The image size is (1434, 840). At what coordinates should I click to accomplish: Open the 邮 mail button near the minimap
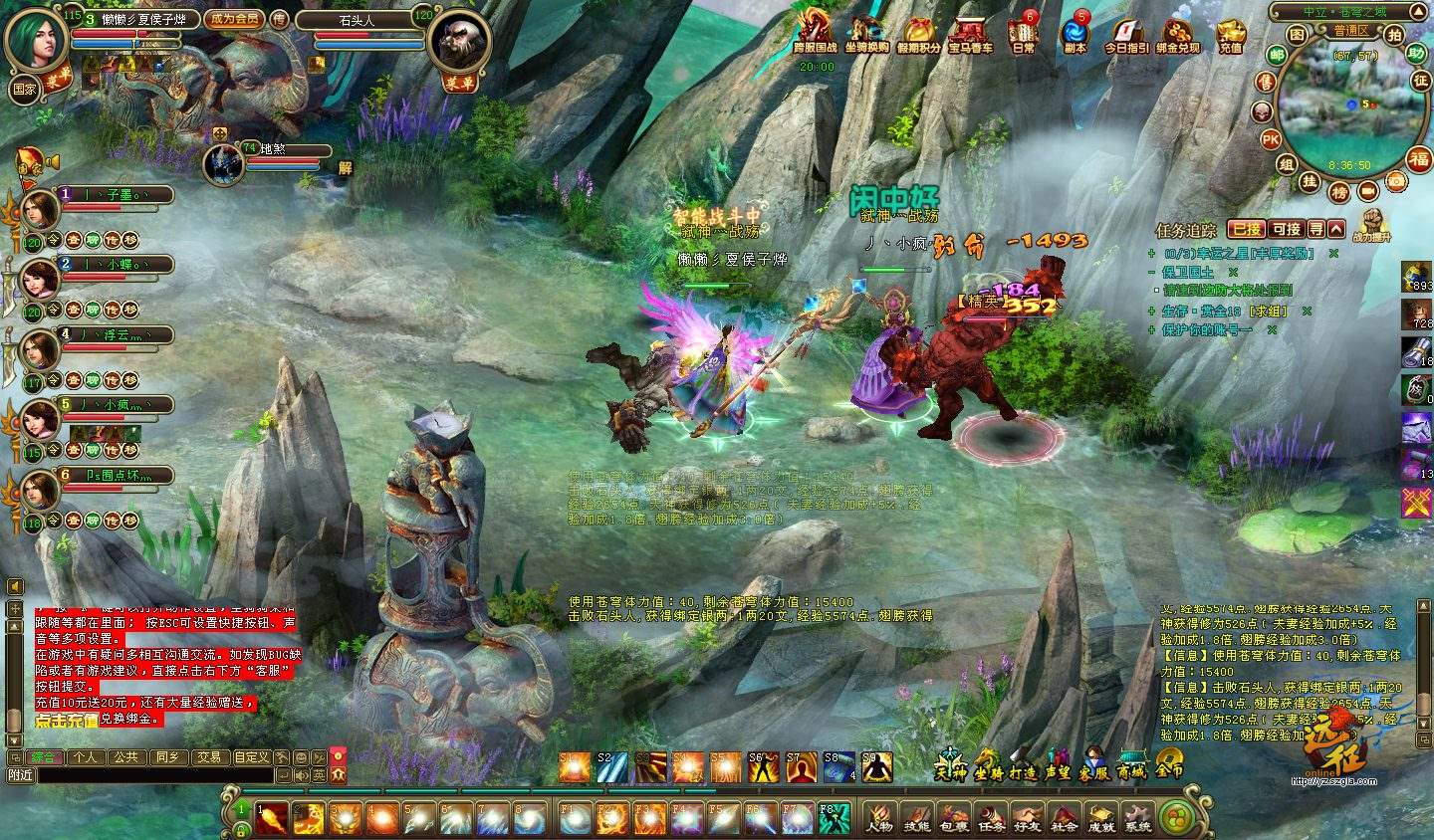coord(1277,55)
